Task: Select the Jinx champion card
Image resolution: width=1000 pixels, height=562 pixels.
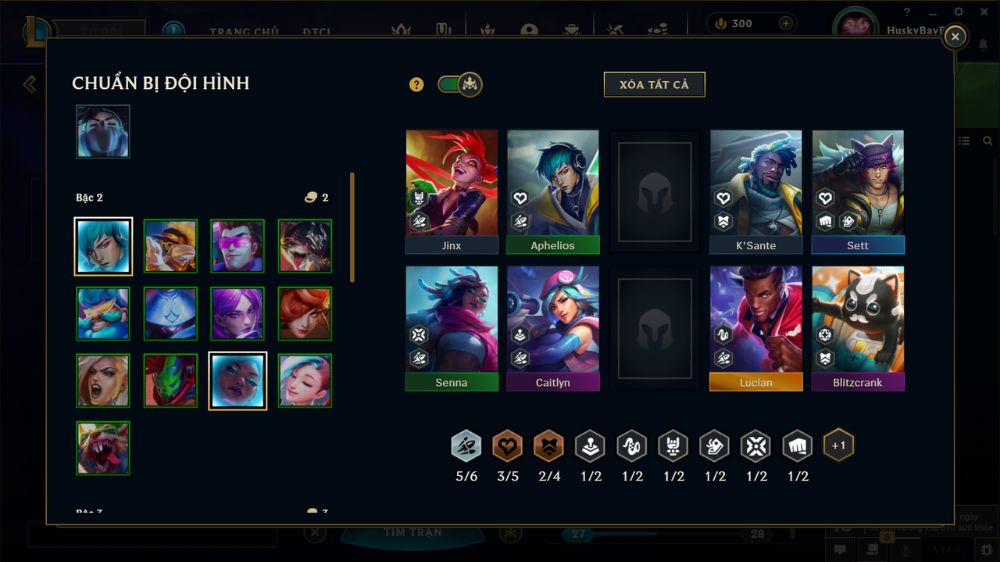Action: [x=451, y=190]
